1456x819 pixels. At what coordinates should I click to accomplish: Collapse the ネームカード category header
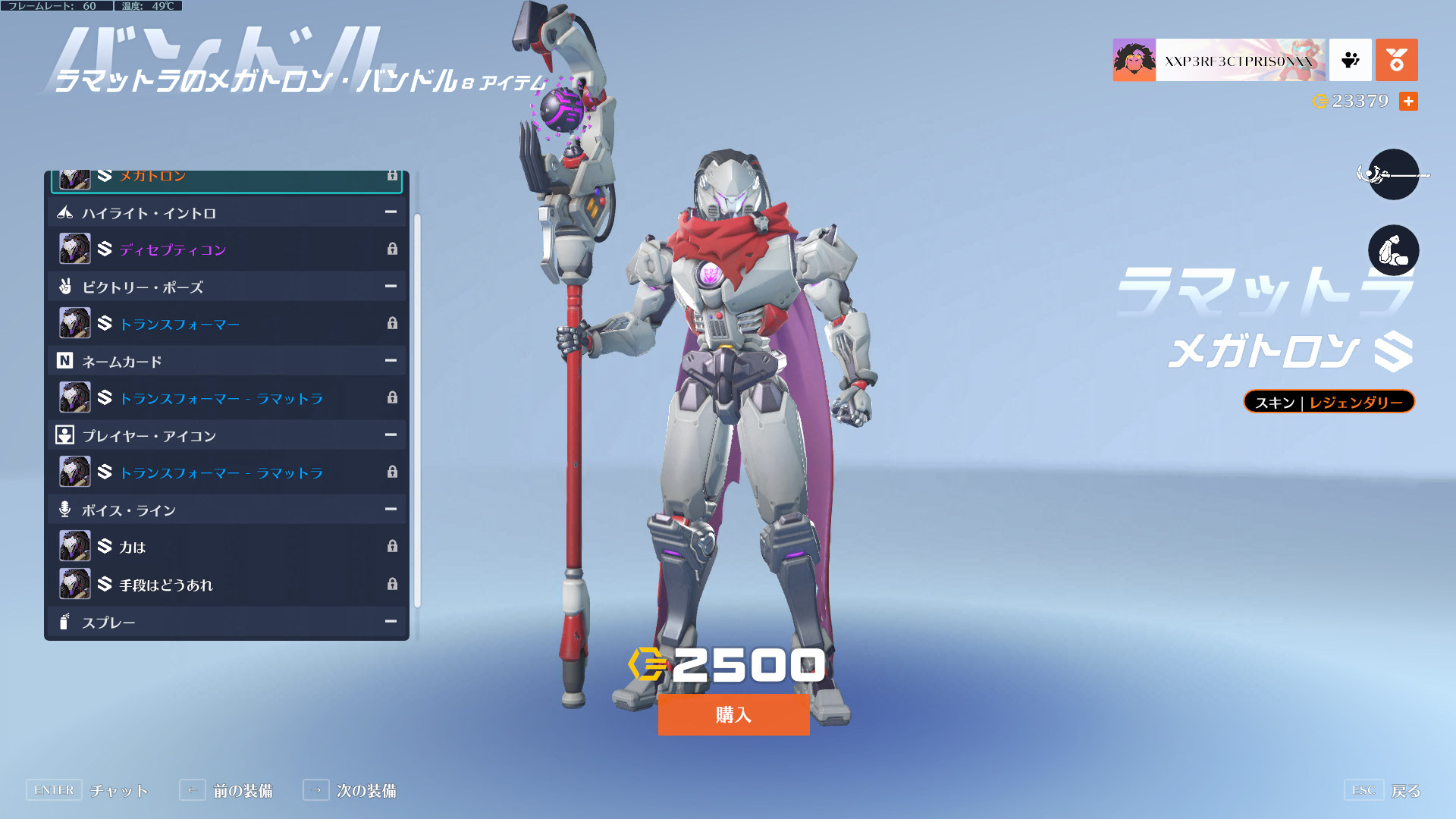(x=391, y=361)
